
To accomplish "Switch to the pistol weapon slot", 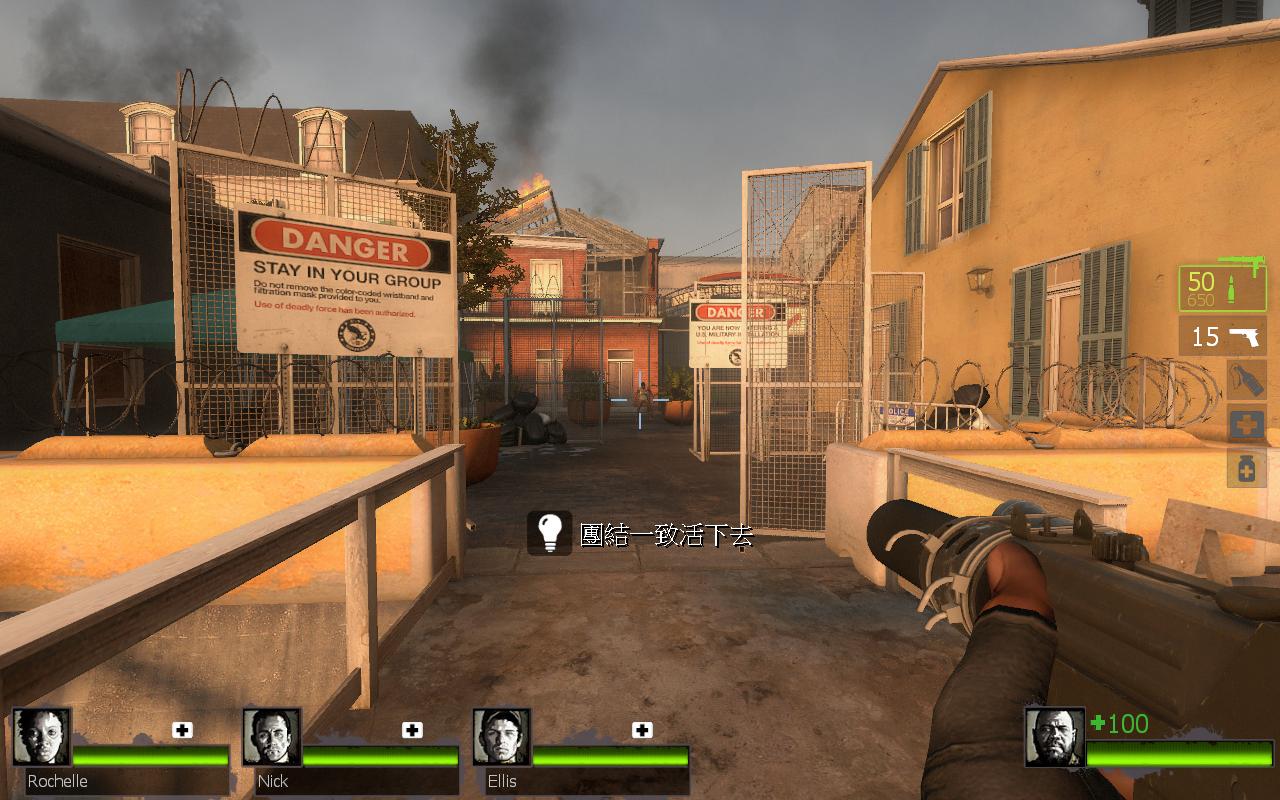I will (x=1222, y=336).
